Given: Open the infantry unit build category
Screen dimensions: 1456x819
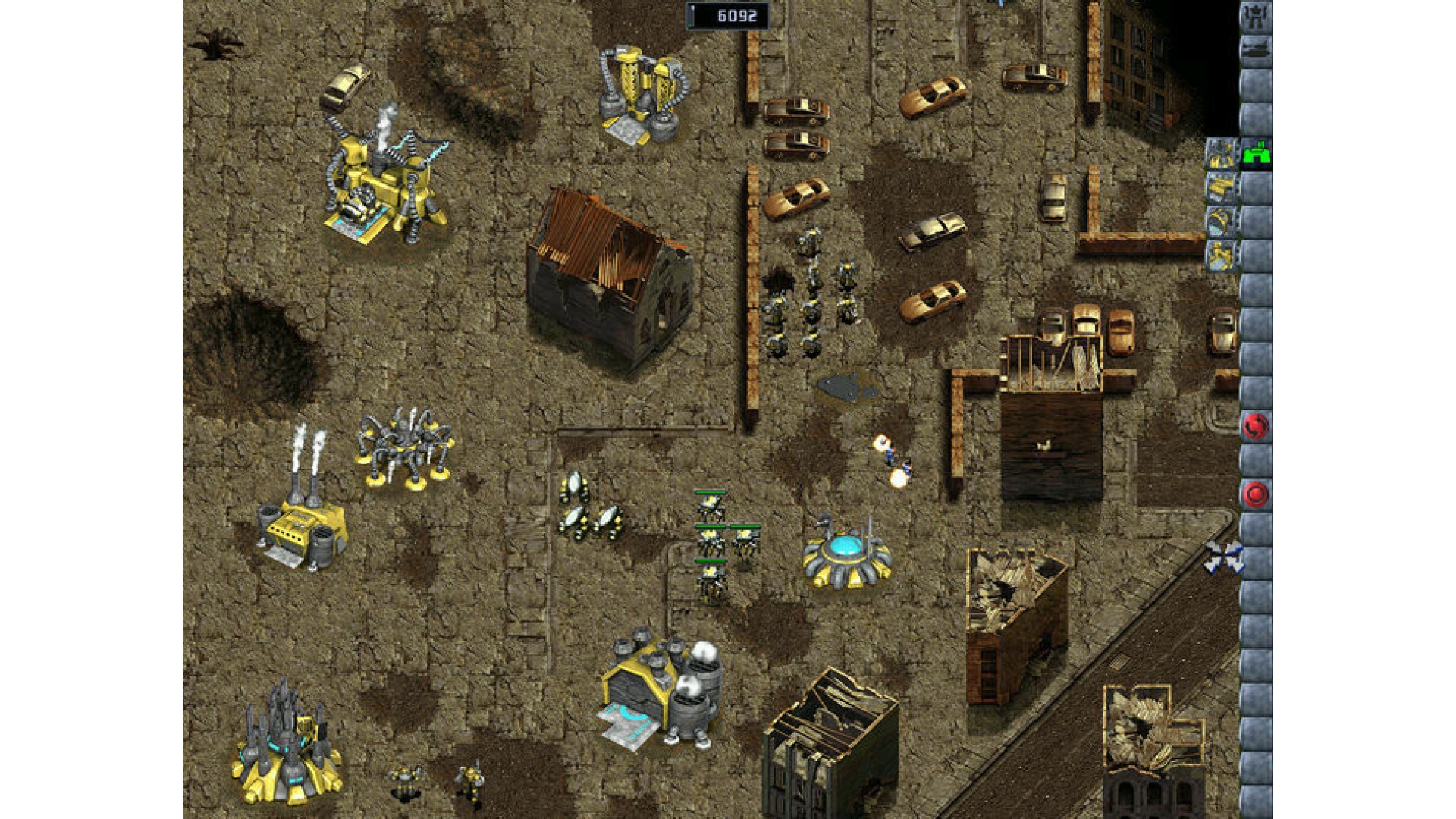Looking at the screenshot, I should pos(1256,17).
